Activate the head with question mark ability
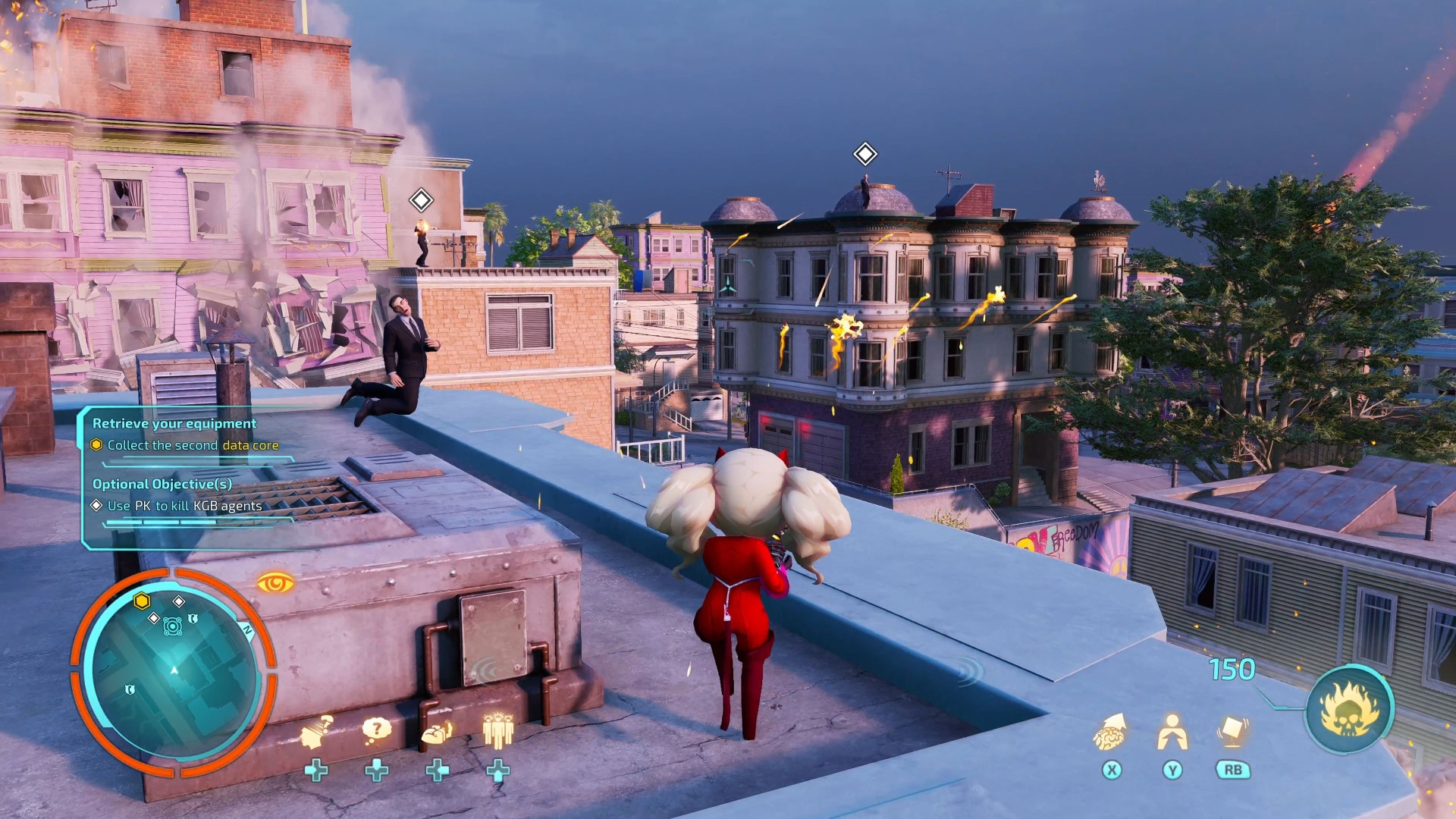 click(x=316, y=732)
